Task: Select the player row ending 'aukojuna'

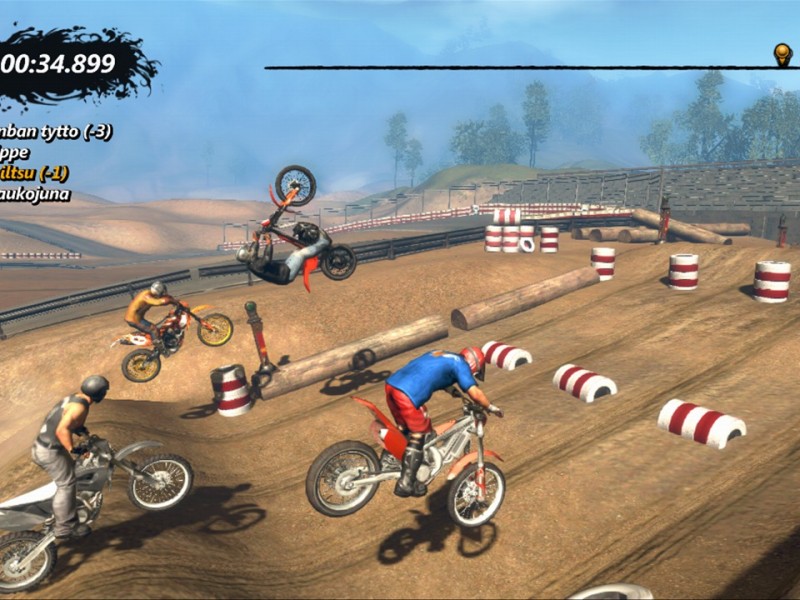Action: click(x=35, y=194)
